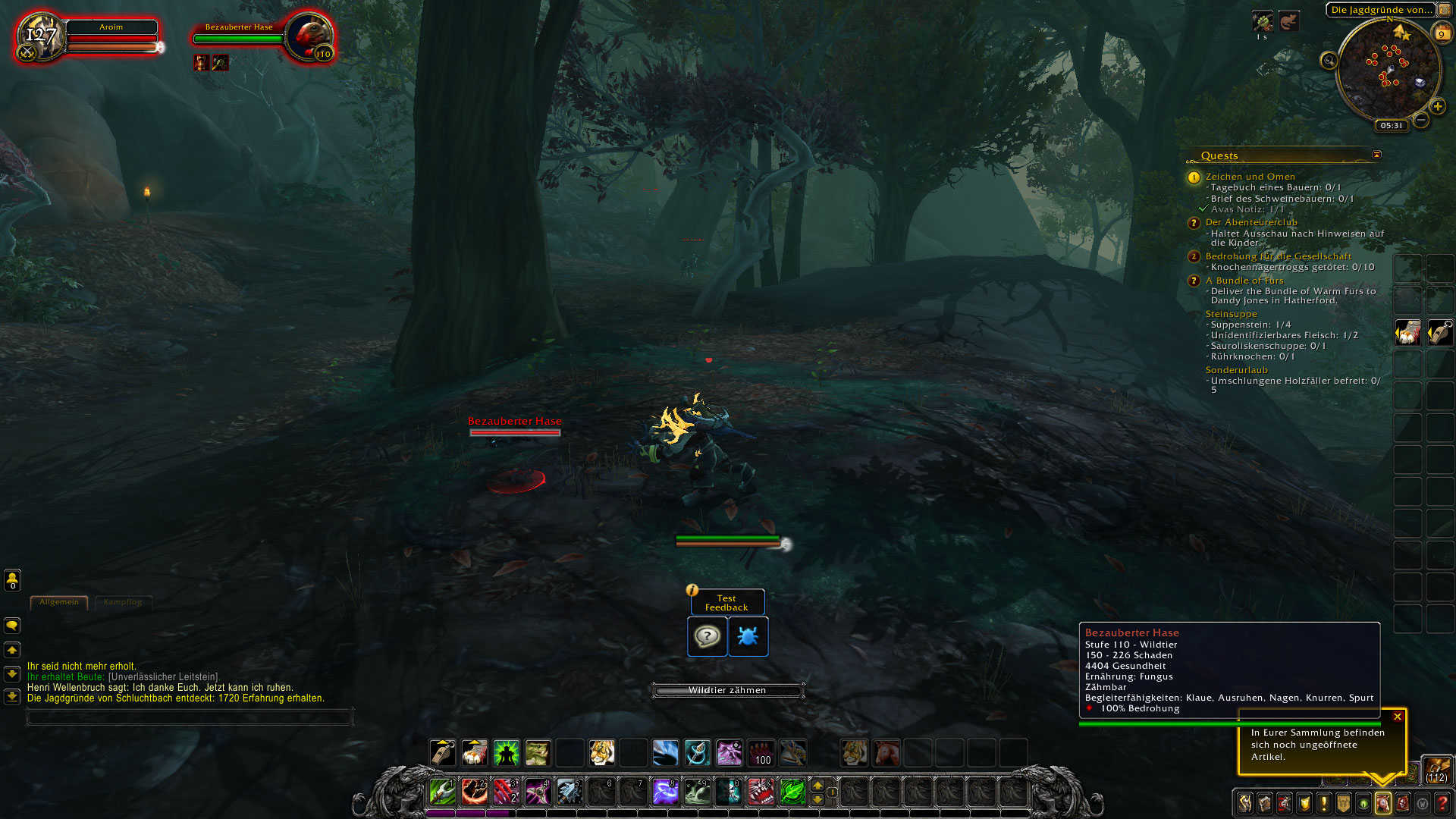Select the Steinsuppe quest entry

tap(1231, 314)
